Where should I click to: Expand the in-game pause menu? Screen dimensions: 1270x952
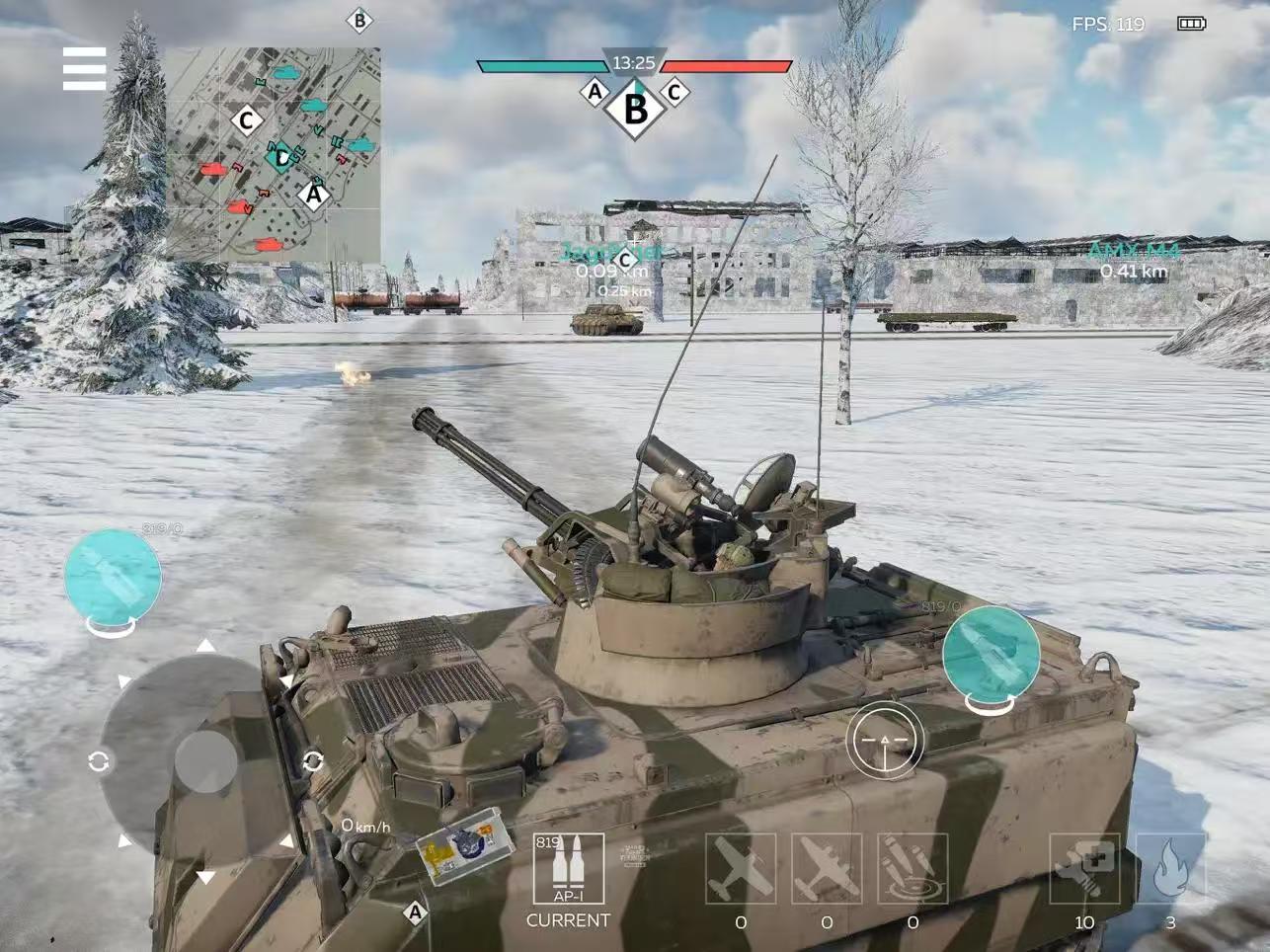(x=85, y=68)
